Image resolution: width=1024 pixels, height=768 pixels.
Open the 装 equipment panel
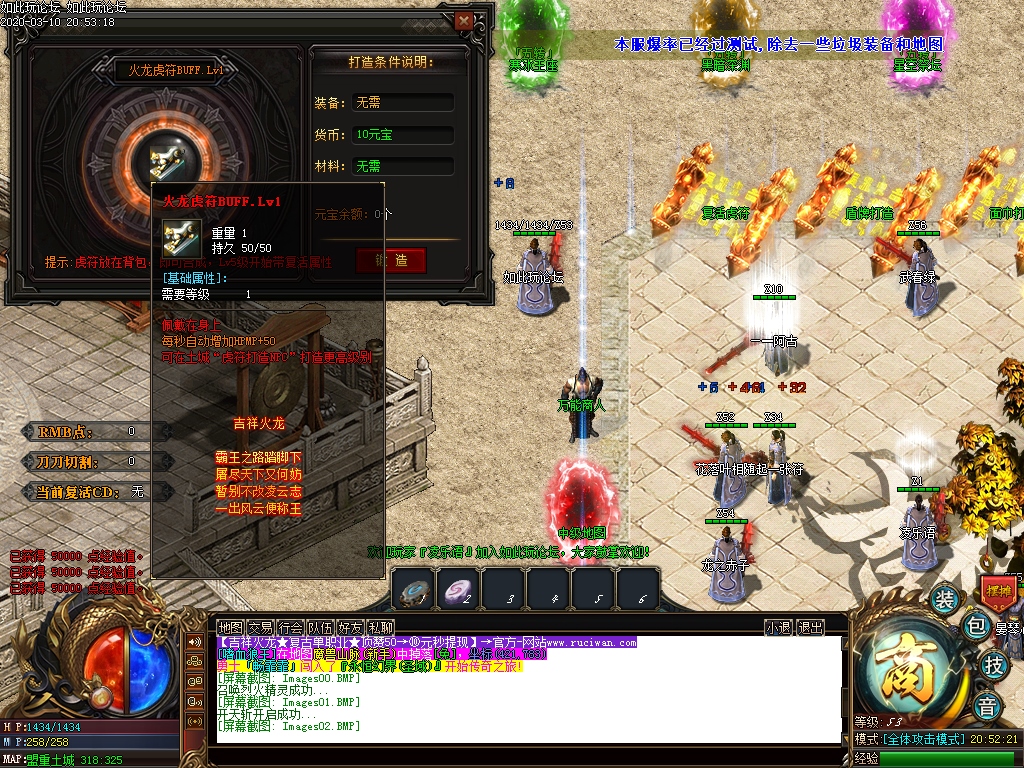click(x=944, y=599)
